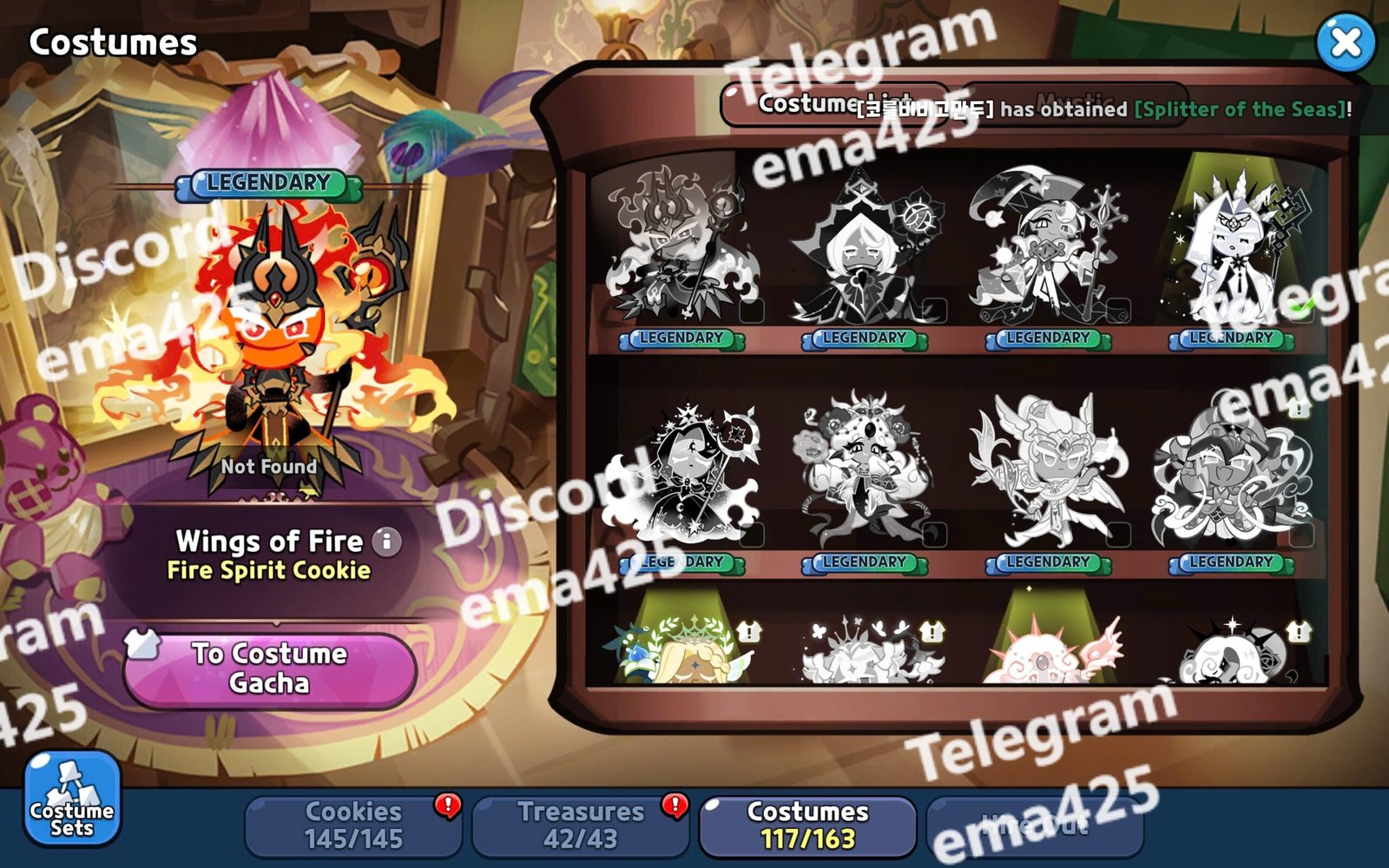This screenshot has width=1389, height=868.
Task: Go to the Costume Gacha
Action: pos(270,668)
